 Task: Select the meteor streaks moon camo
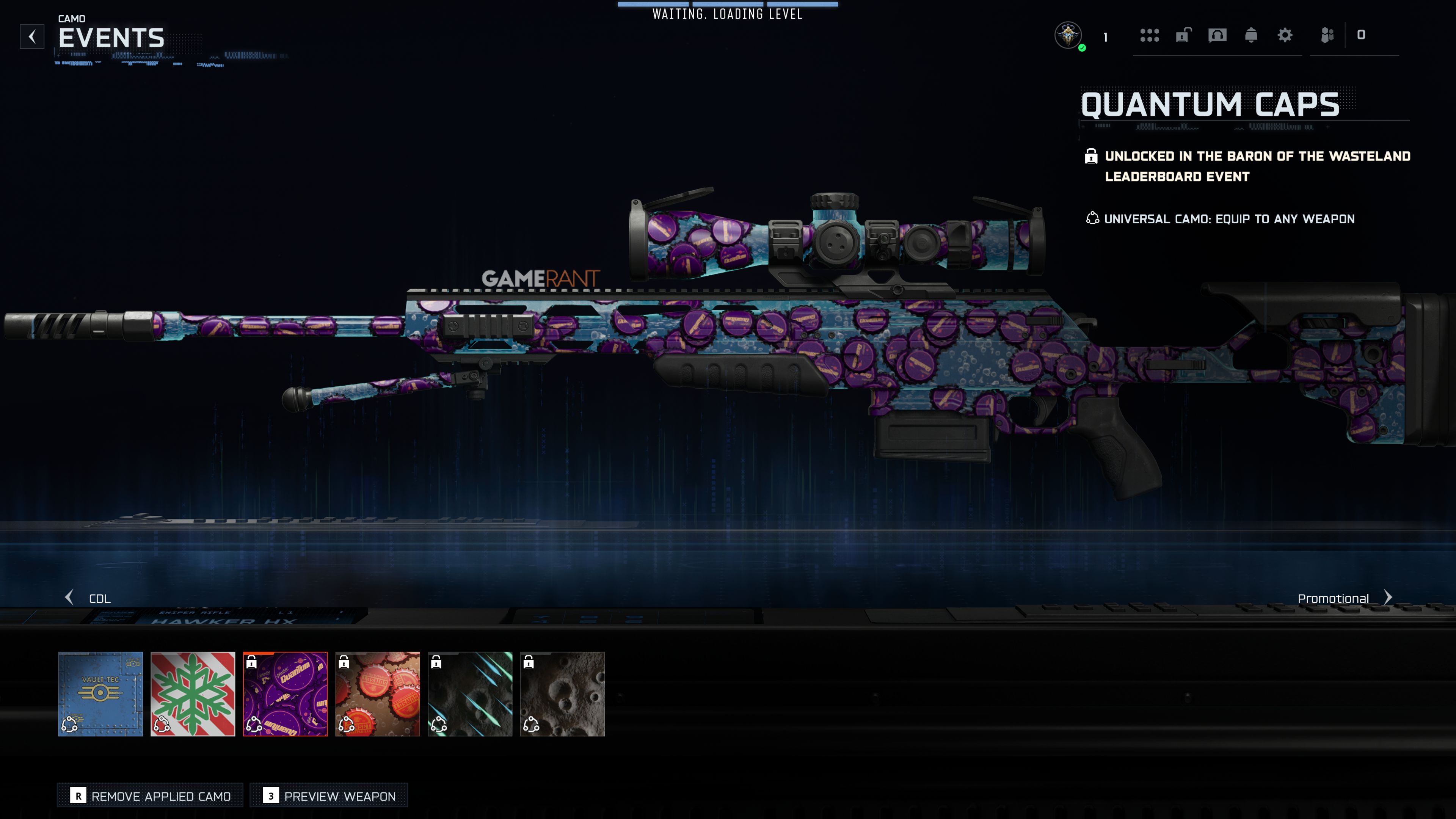click(x=470, y=693)
